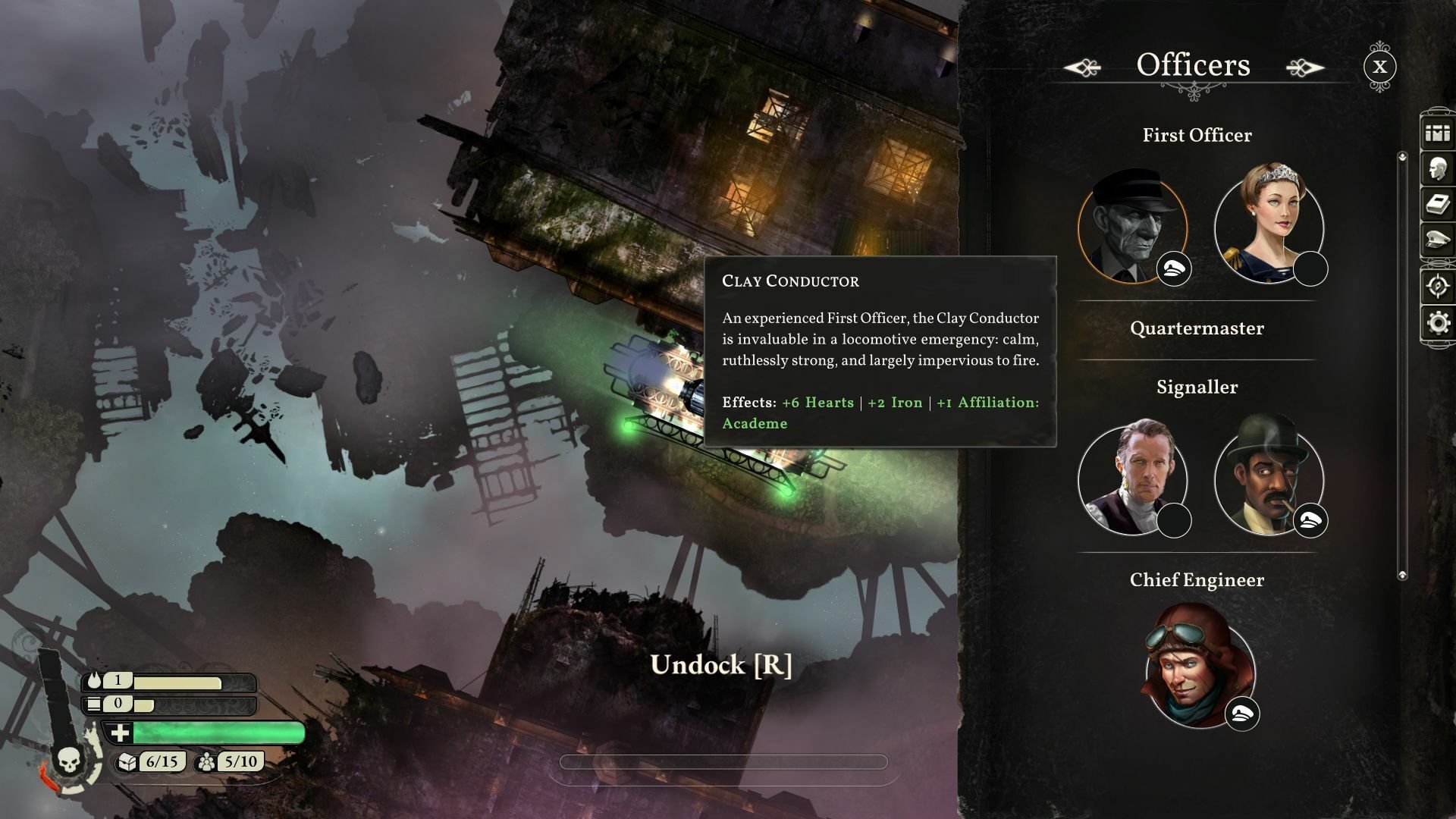Open the captain's head profile tab
1456x819 pixels.
coord(1437,169)
